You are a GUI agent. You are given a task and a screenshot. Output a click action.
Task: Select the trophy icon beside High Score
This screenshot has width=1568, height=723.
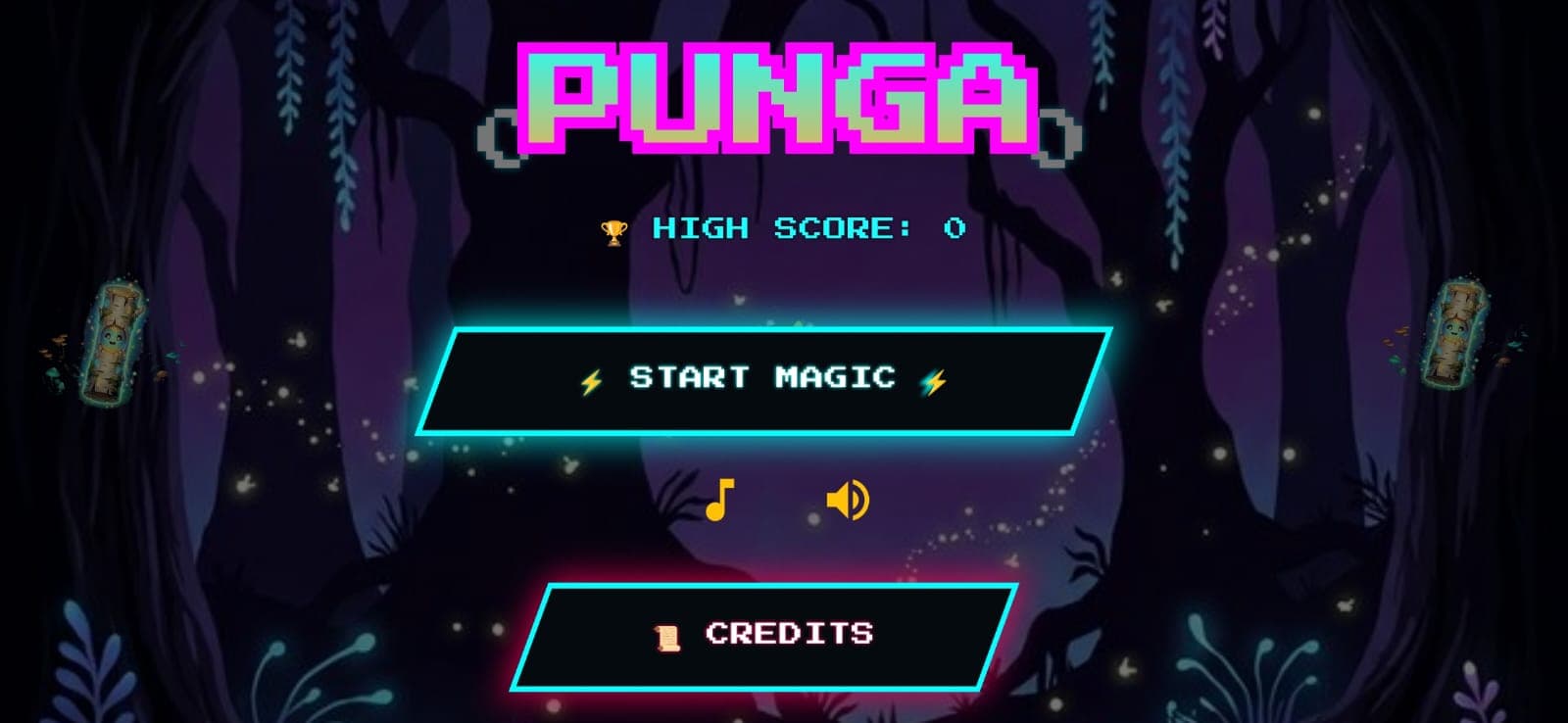pyautogui.click(x=612, y=228)
